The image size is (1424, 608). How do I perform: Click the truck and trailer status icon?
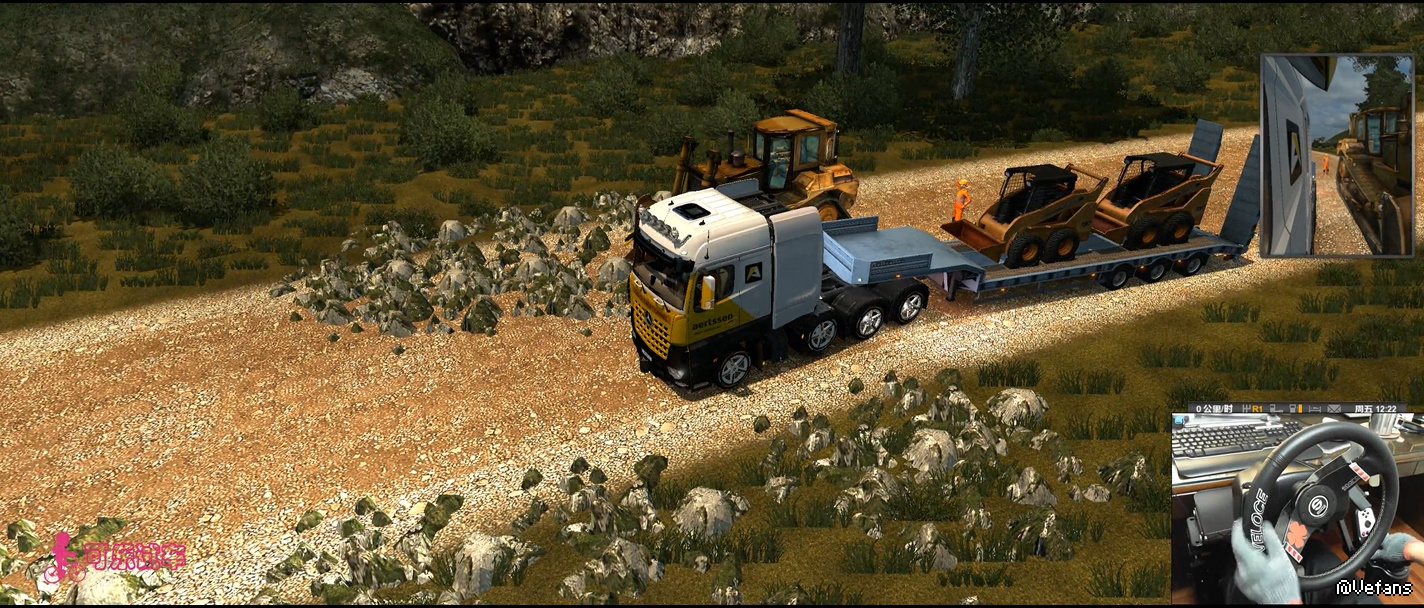pyautogui.click(x=1276, y=409)
